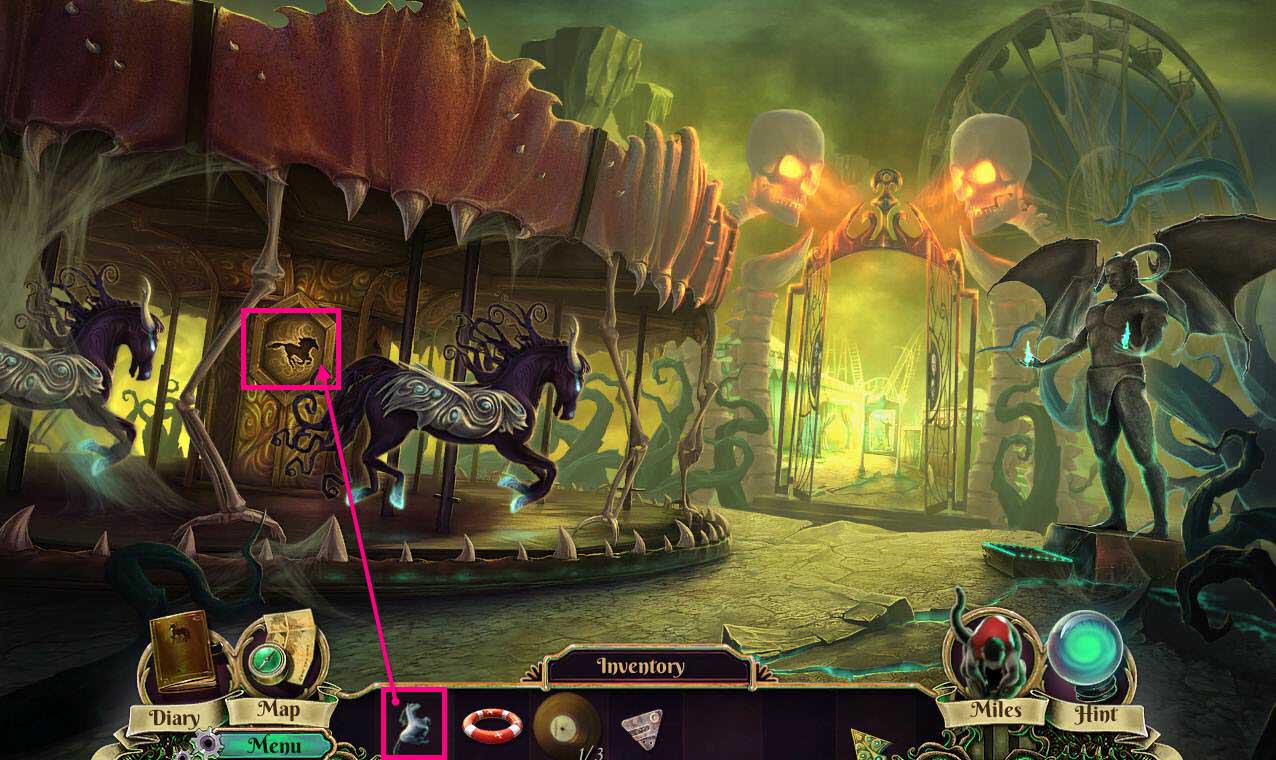
Task: Open the green Menu button
Action: click(275, 744)
